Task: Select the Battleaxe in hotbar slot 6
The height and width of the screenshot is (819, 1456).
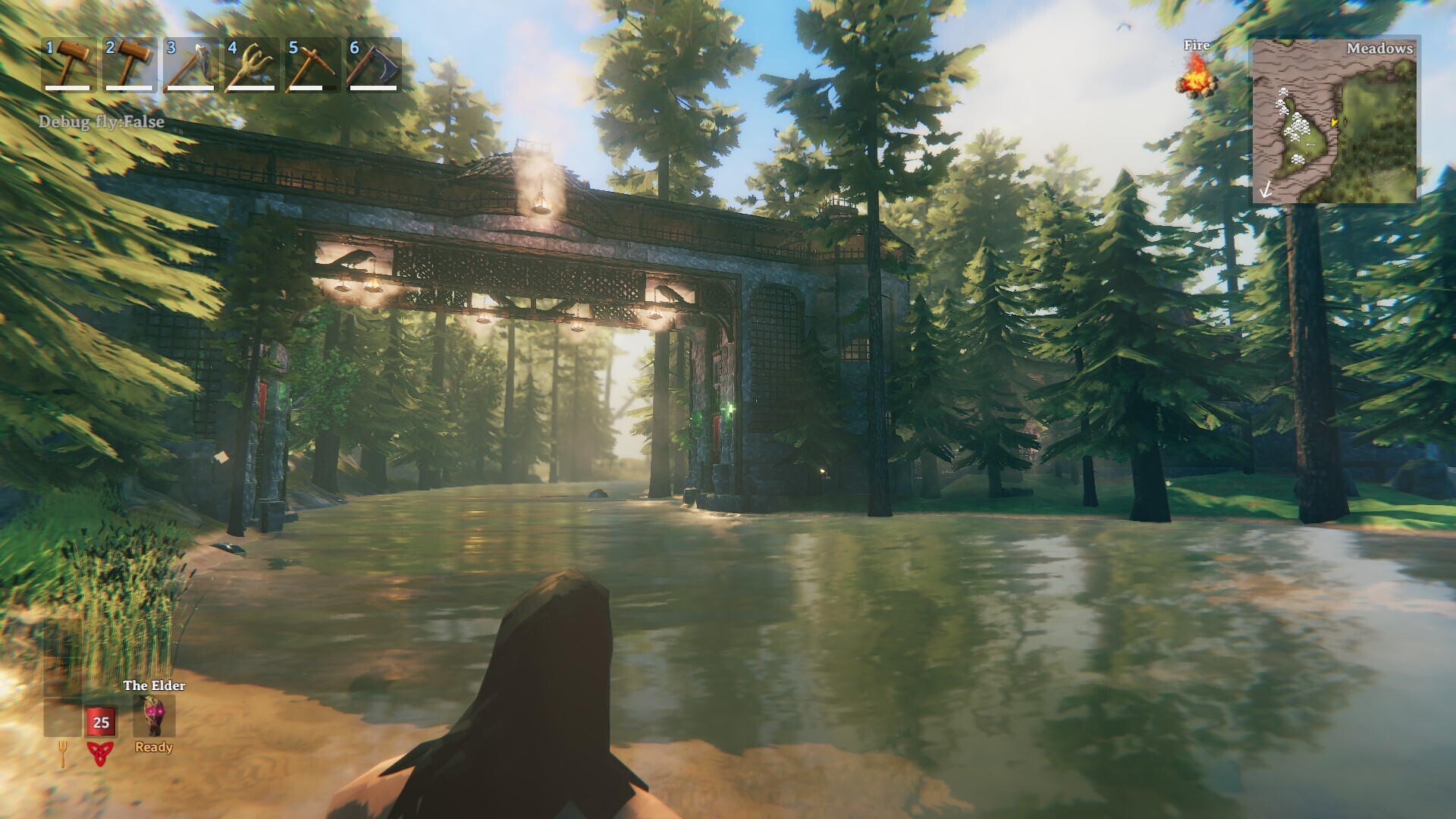Action: click(372, 68)
